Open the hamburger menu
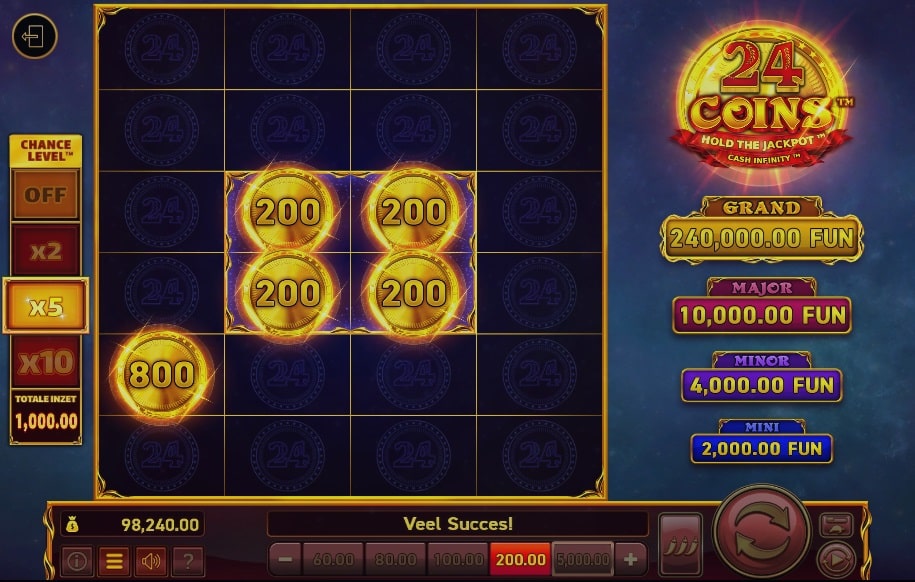The width and height of the screenshot is (915, 582). pos(113,560)
